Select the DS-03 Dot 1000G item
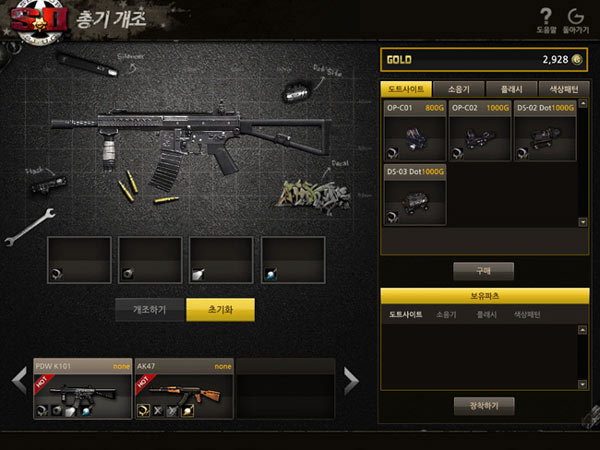 [414, 195]
